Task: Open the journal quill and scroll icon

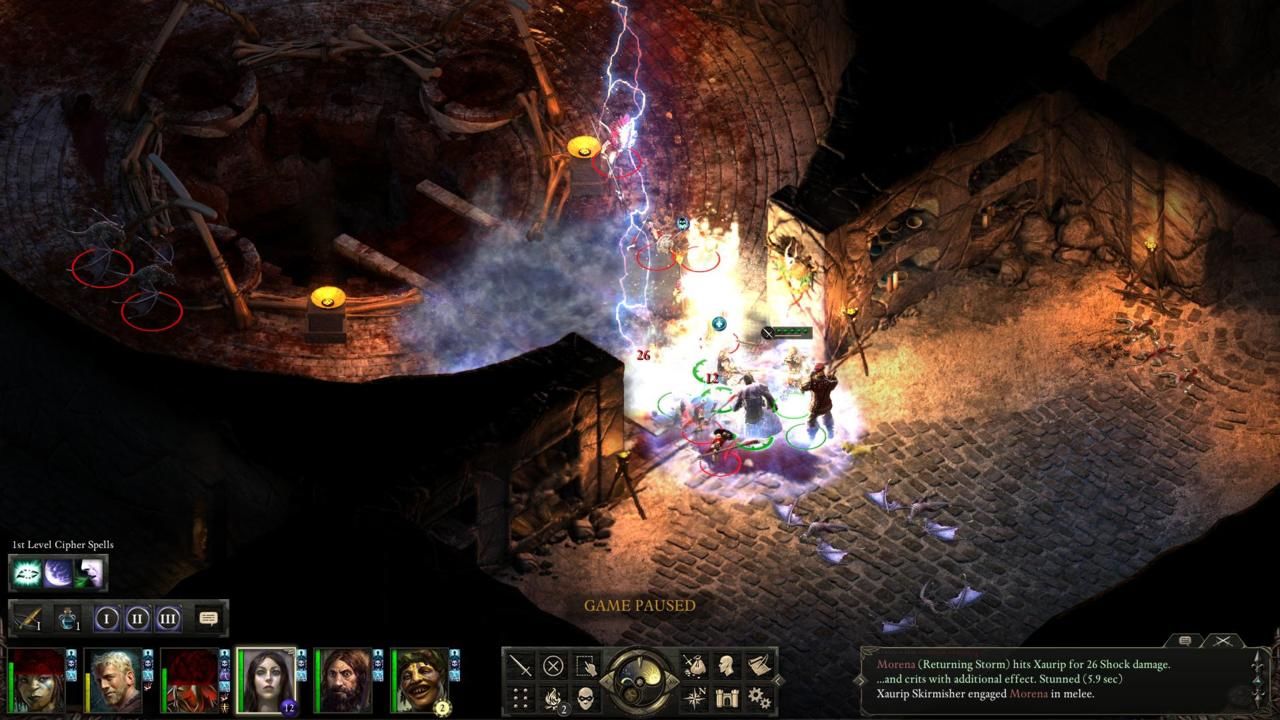Action: click(760, 665)
